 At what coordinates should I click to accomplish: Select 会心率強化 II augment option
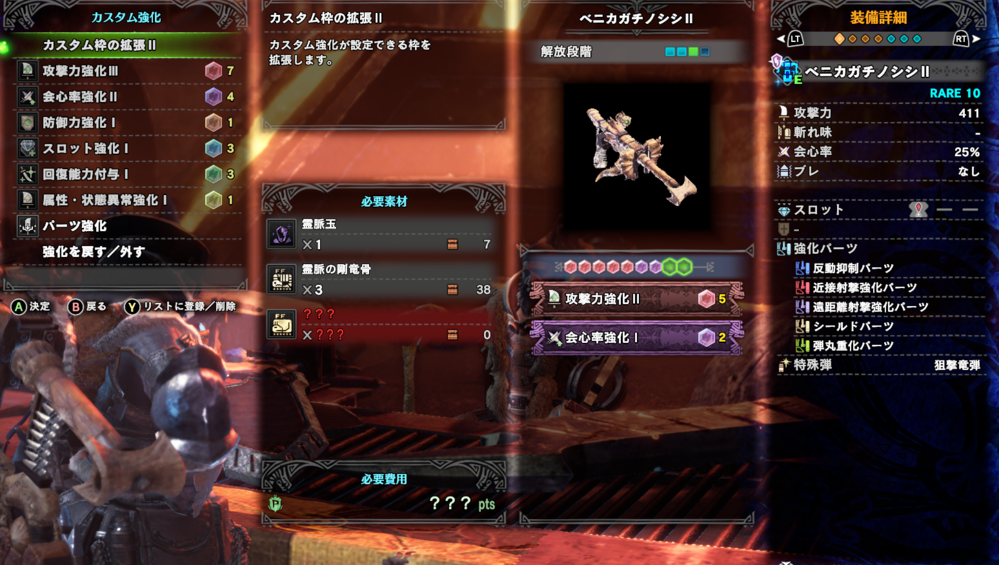coord(126,97)
